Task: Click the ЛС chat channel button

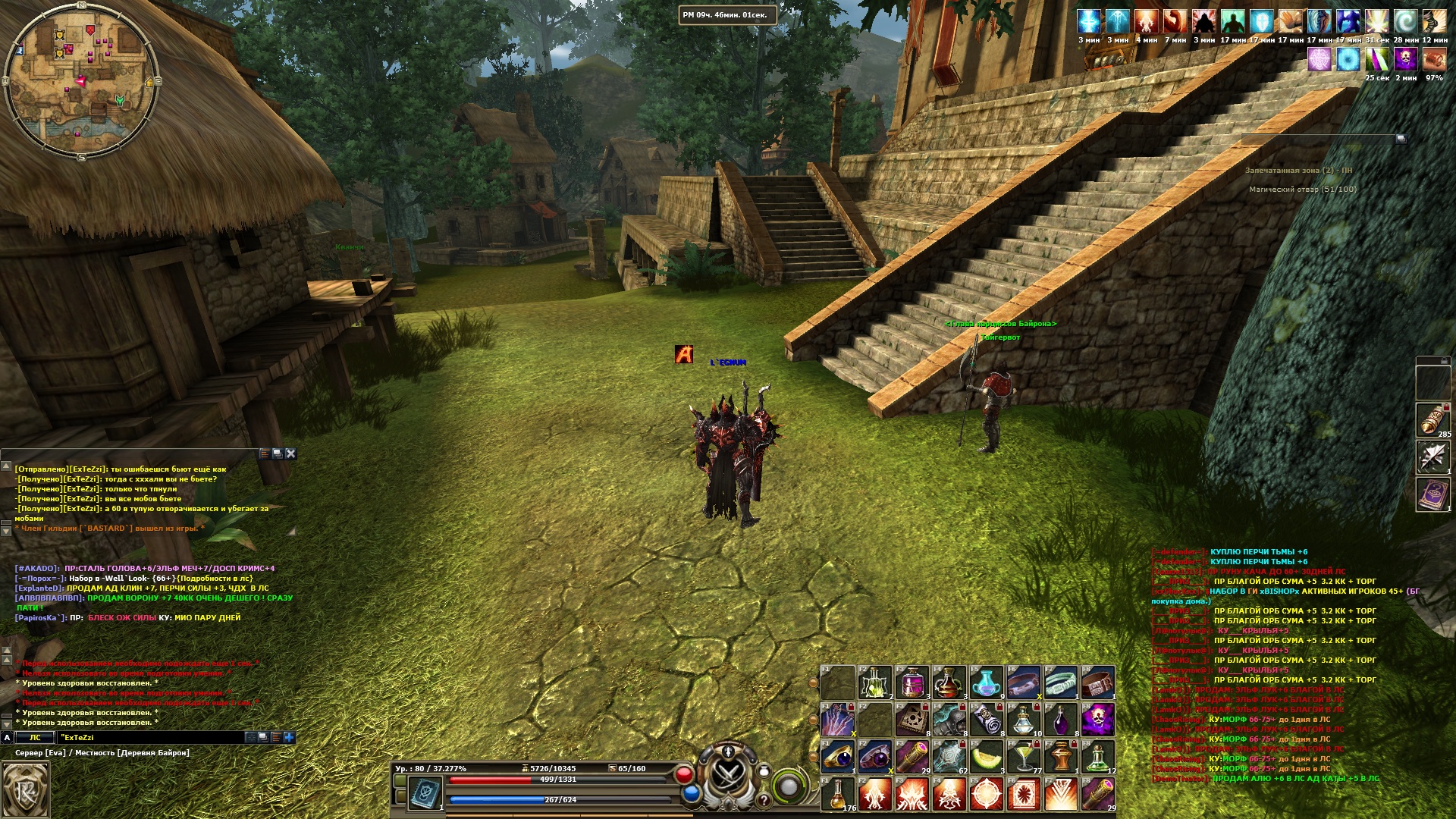Action: pyautogui.click(x=35, y=737)
